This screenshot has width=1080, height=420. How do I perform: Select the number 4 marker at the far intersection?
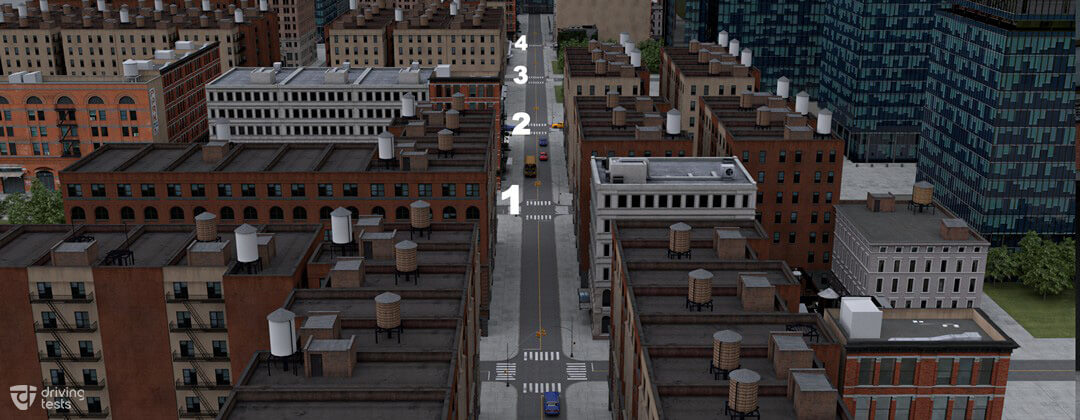520,43
